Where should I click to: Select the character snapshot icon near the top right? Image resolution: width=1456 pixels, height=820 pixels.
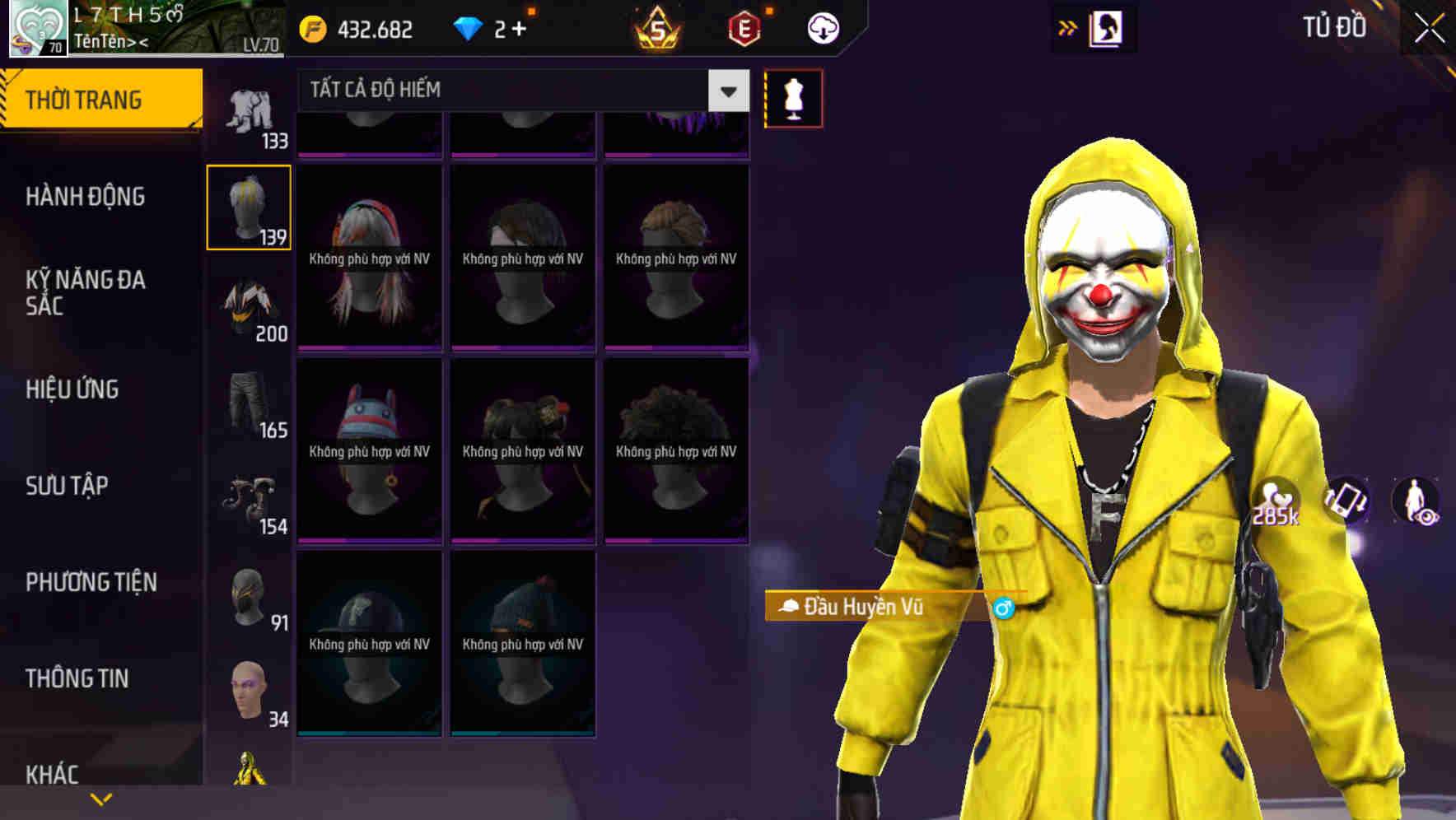coord(1108,27)
